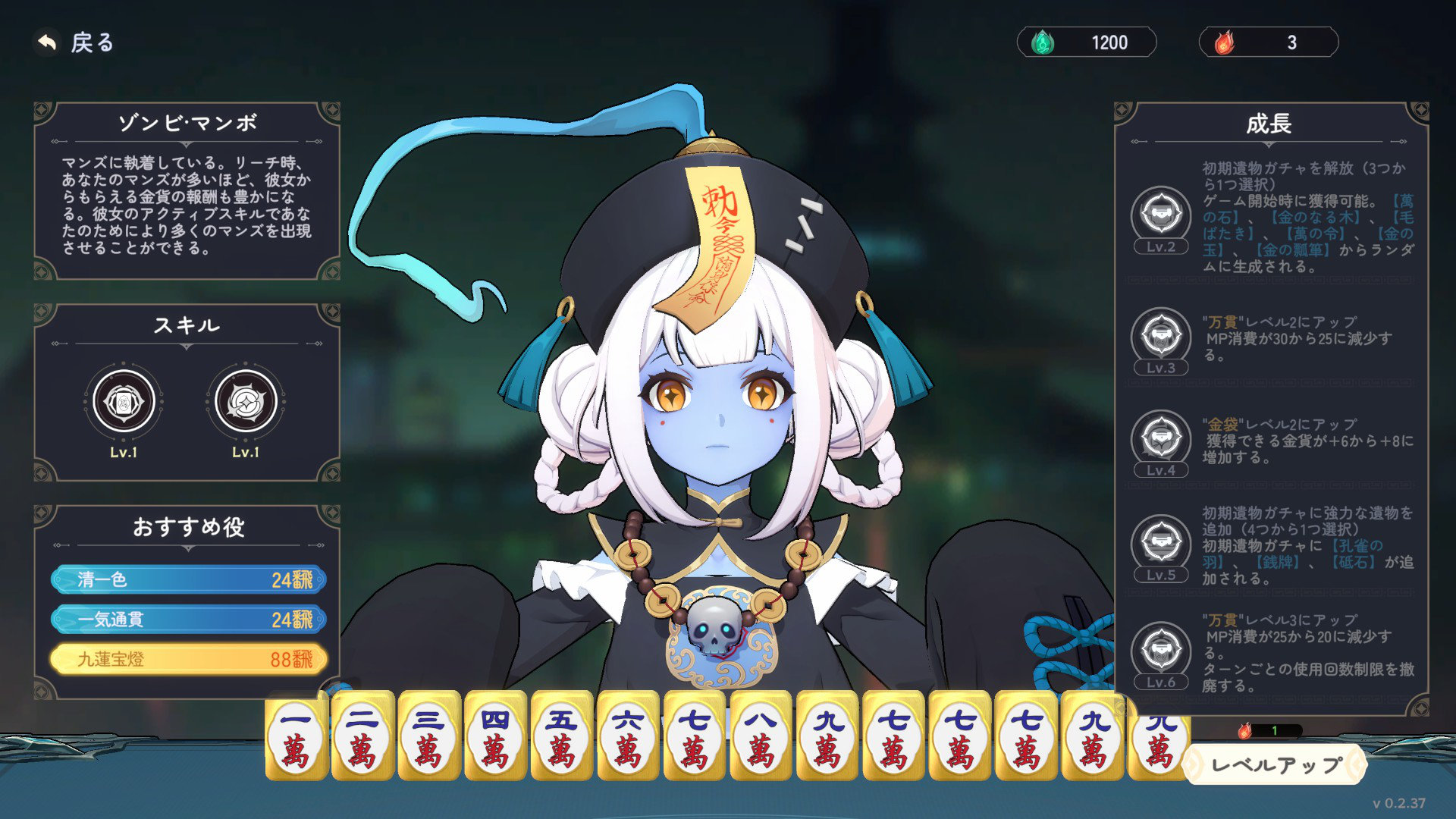Select the Lv.3 growth reward icon
Screen dimensions: 1456x819
pyautogui.click(x=1160, y=334)
